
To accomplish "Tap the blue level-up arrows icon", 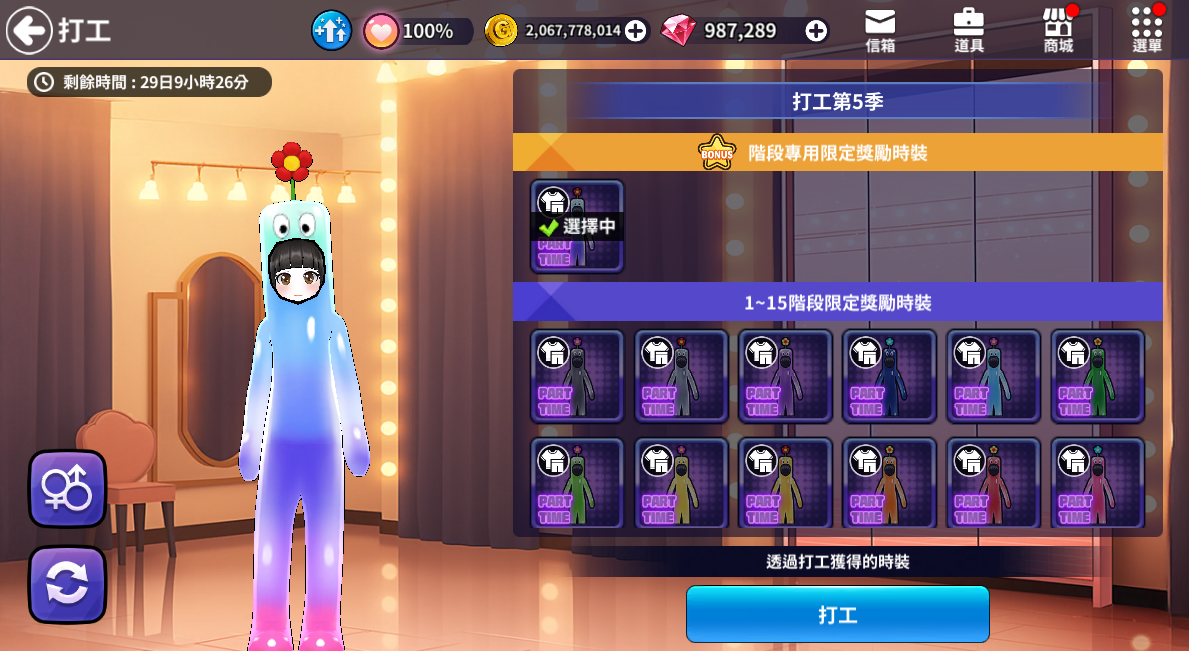I will click(x=331, y=31).
